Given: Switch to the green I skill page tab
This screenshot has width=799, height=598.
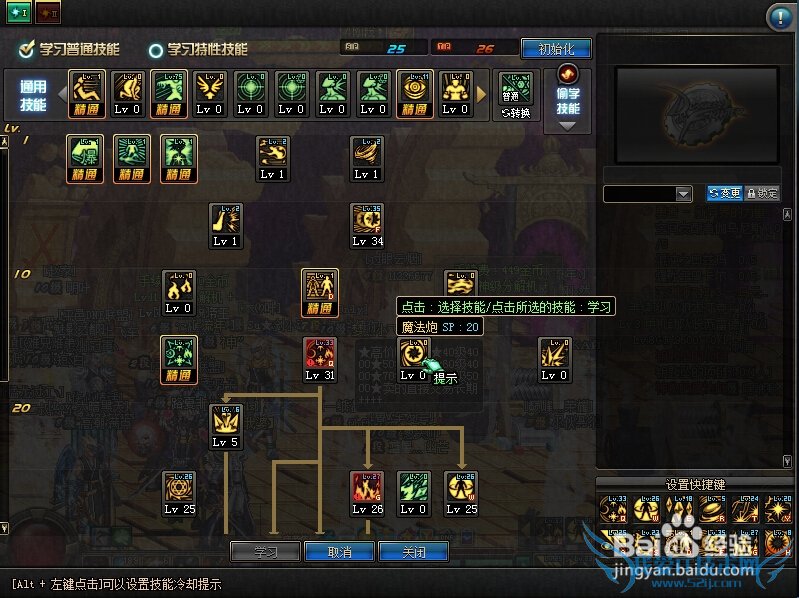Looking at the screenshot, I should 19,10.
